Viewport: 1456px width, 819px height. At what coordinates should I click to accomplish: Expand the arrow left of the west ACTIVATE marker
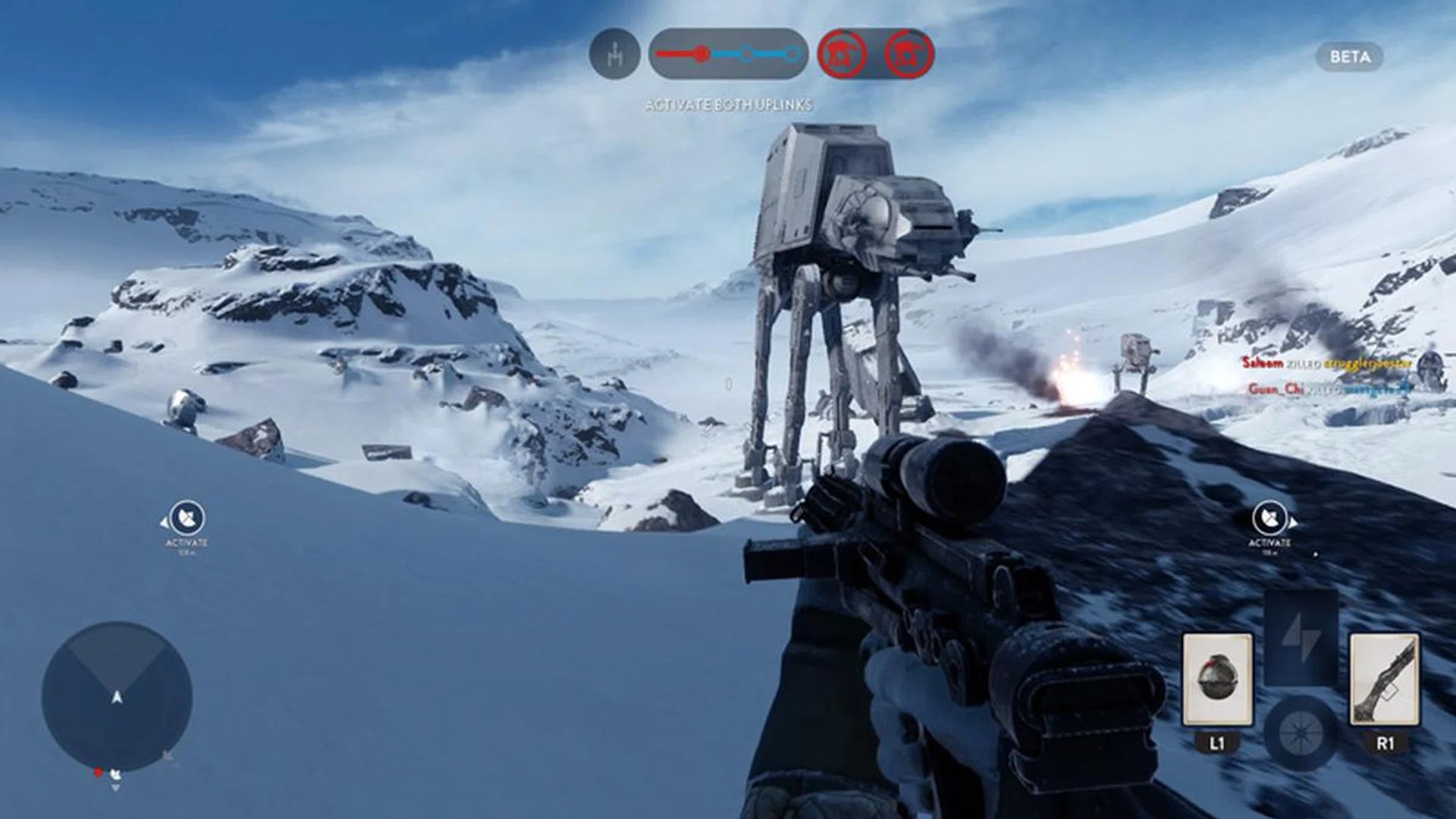click(165, 523)
